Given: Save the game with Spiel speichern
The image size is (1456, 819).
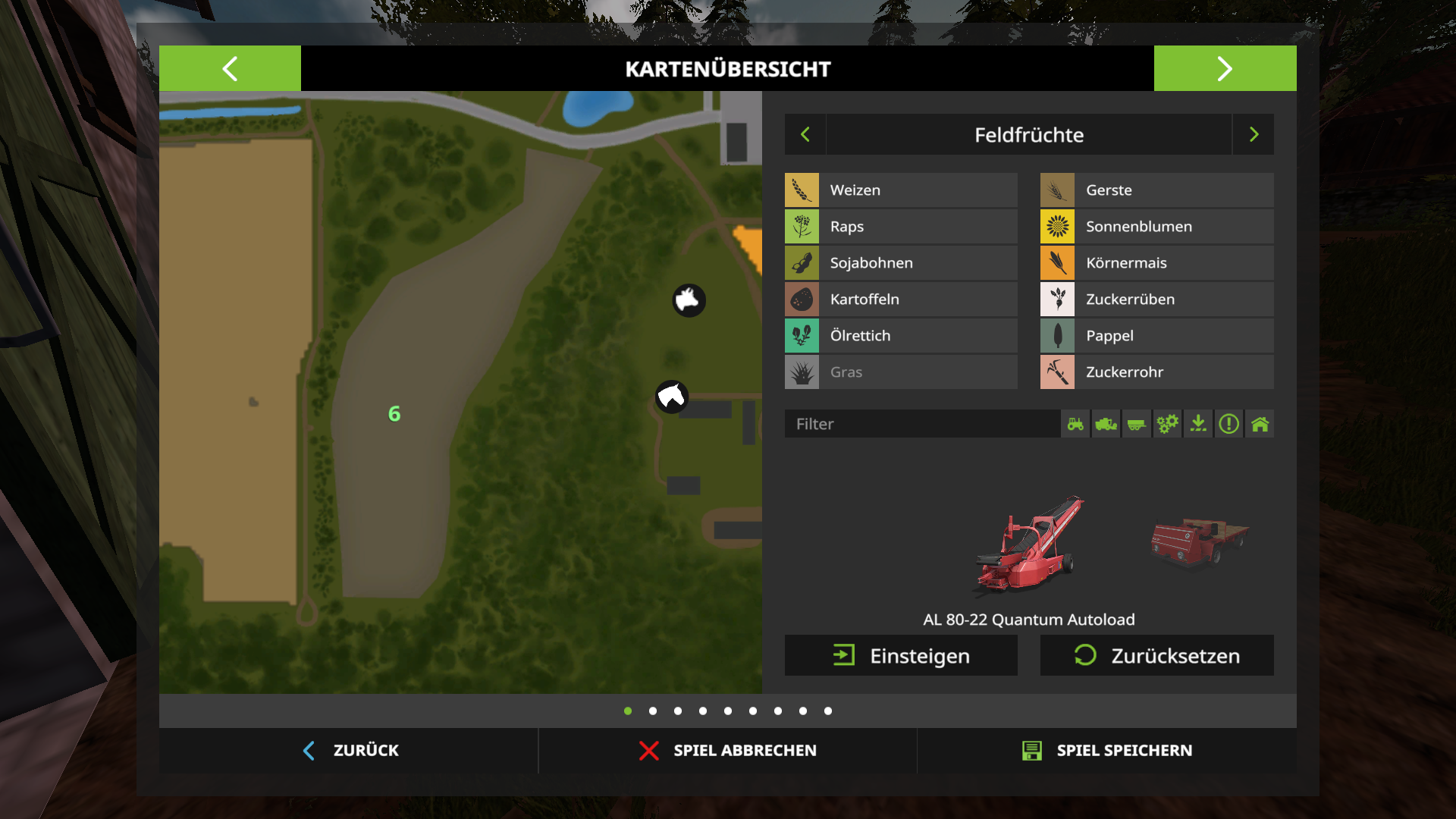Looking at the screenshot, I should [1107, 751].
